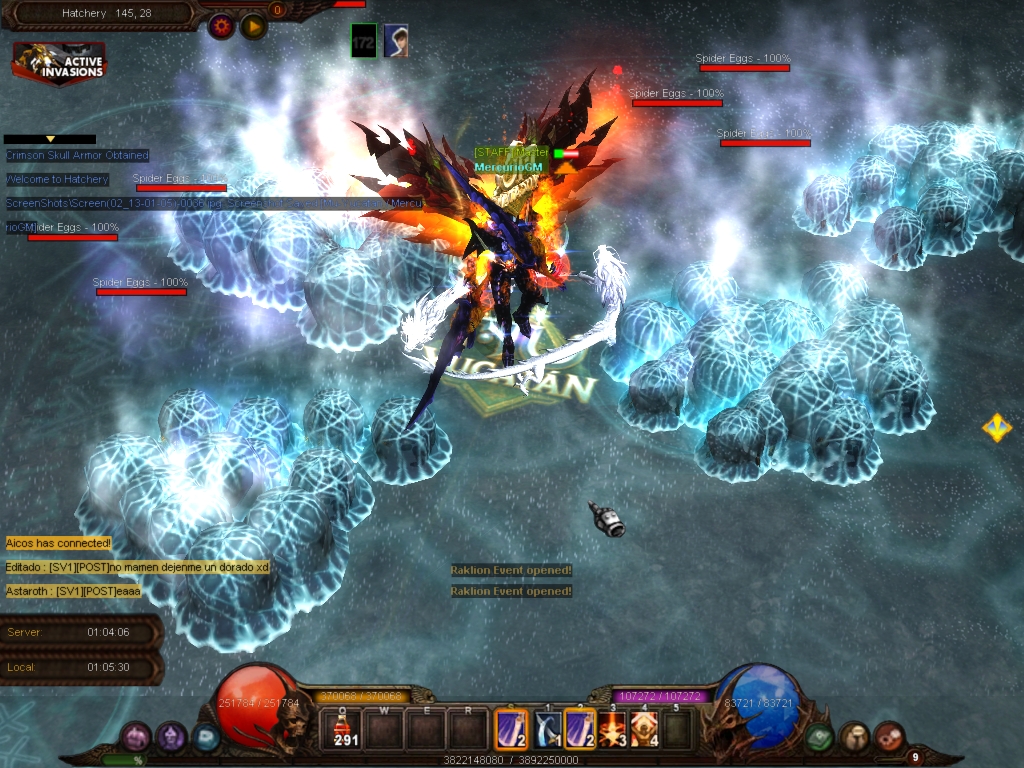Activate the skill in hotbar slot 4
This screenshot has width=1024, height=768.
click(644, 729)
